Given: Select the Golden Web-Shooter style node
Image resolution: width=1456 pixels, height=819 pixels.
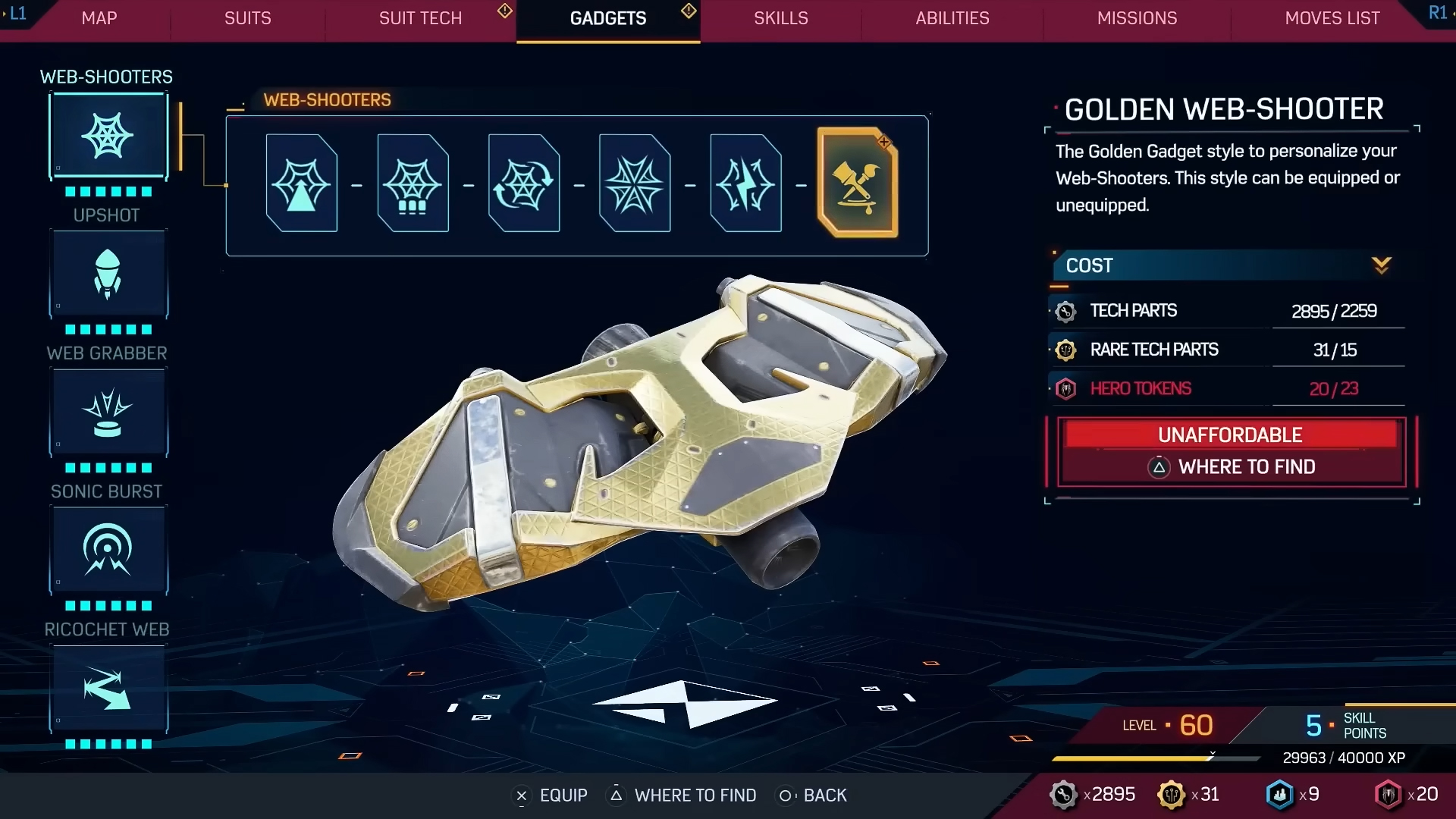Looking at the screenshot, I should click(858, 184).
